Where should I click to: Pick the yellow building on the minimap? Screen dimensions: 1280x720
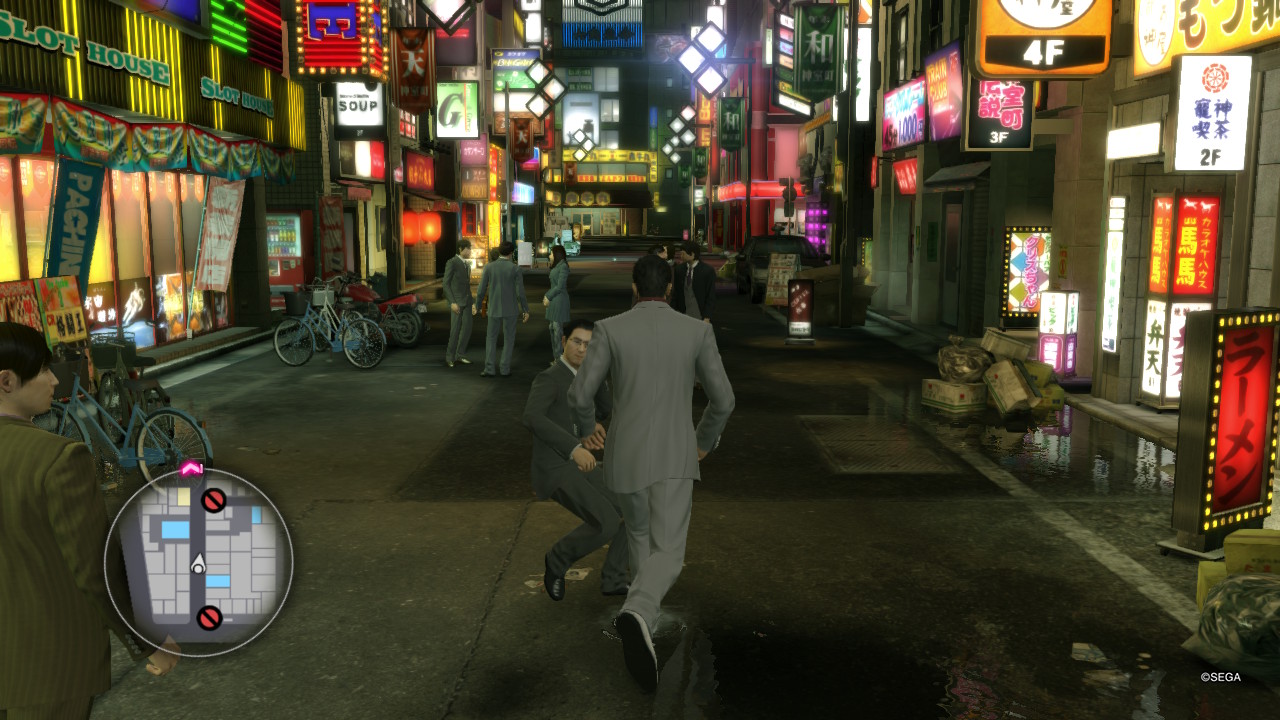pos(184,497)
